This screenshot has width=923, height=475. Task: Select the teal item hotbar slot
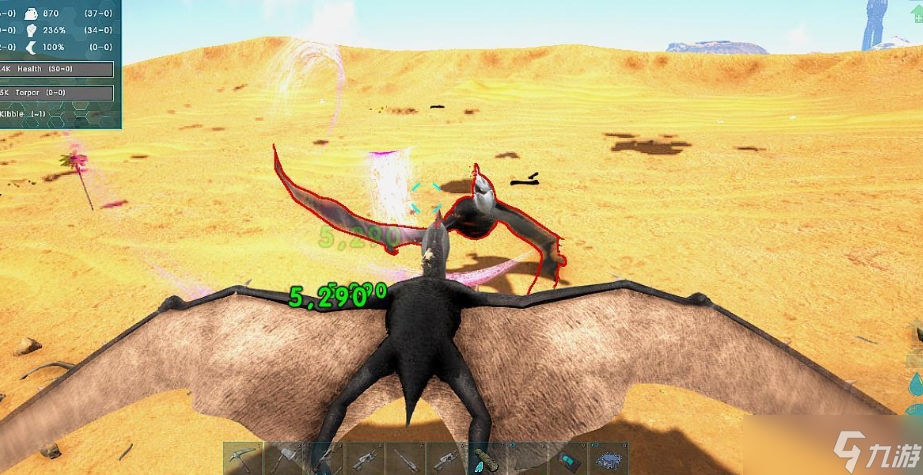coord(566,459)
